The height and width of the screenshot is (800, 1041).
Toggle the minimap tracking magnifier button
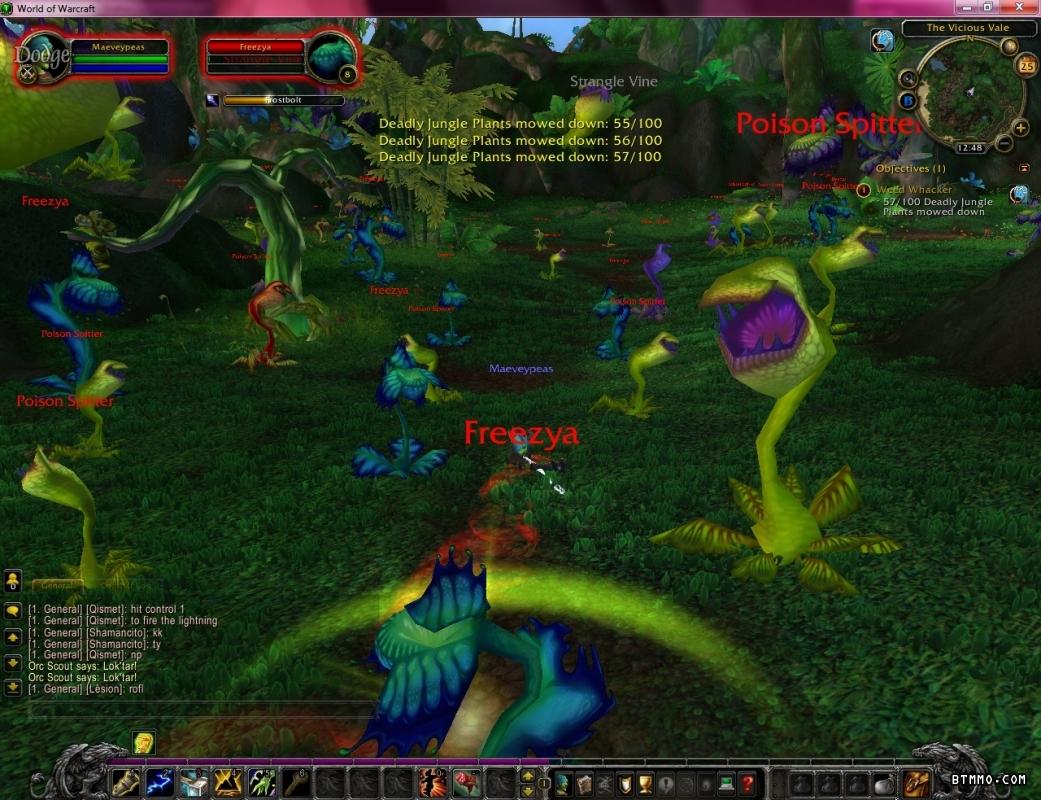click(x=908, y=78)
